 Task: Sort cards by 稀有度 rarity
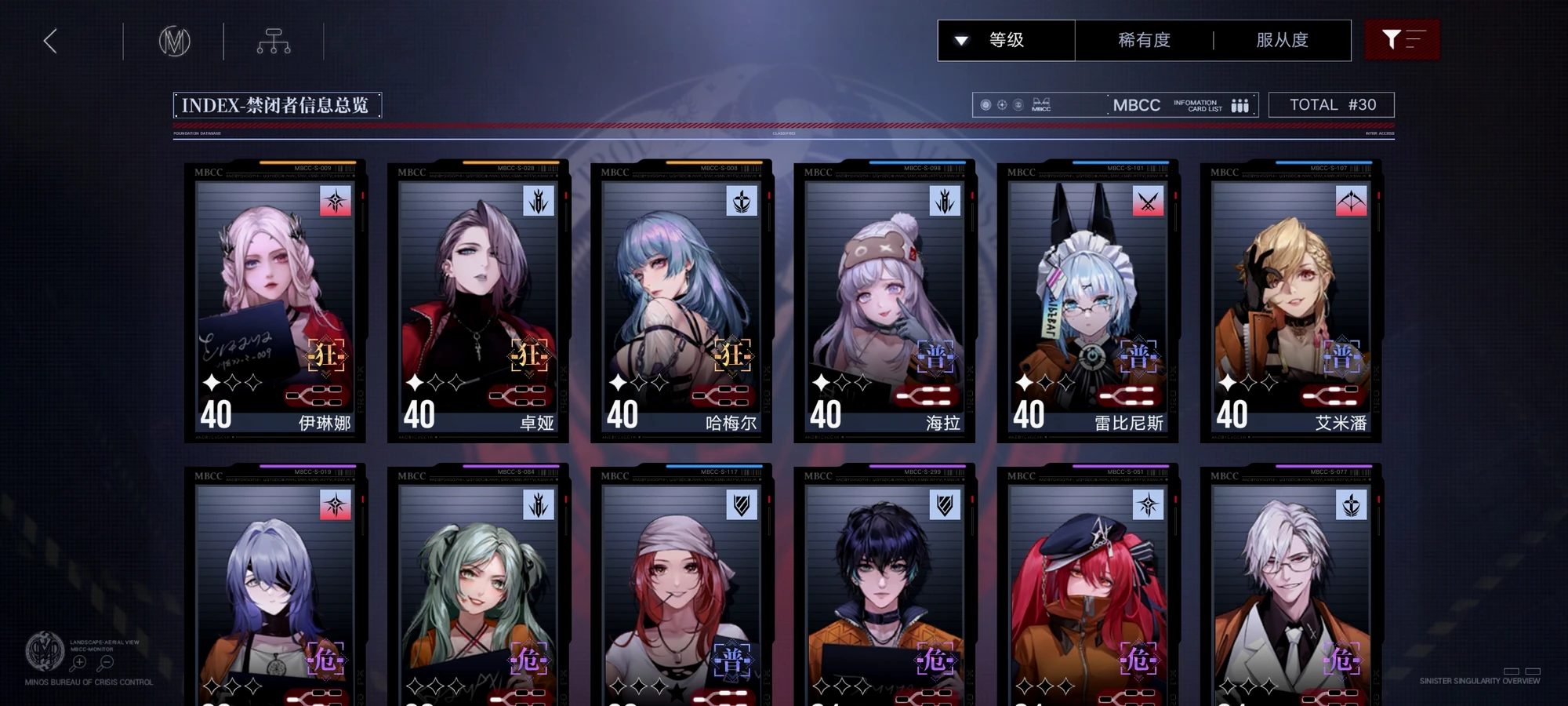pyautogui.click(x=1144, y=40)
